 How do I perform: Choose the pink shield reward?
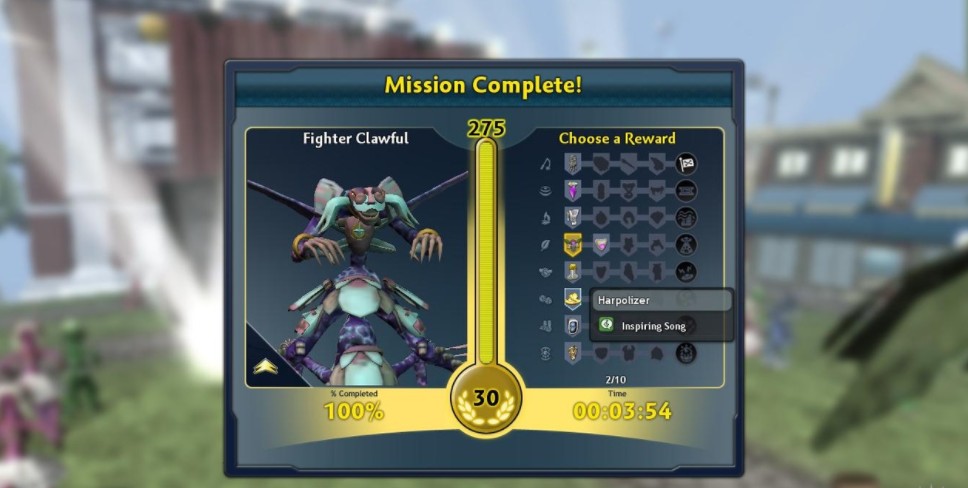click(x=601, y=244)
